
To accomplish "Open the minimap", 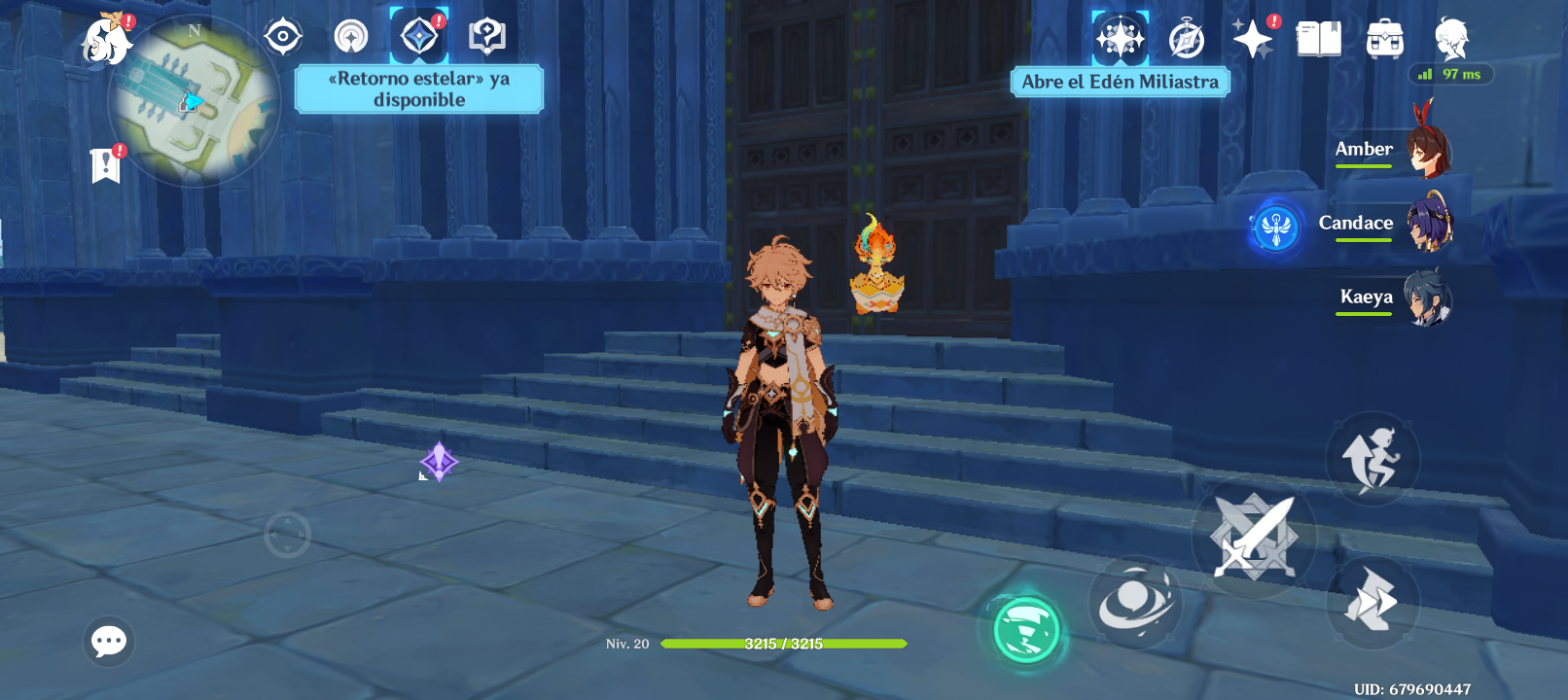I will 195,102.
